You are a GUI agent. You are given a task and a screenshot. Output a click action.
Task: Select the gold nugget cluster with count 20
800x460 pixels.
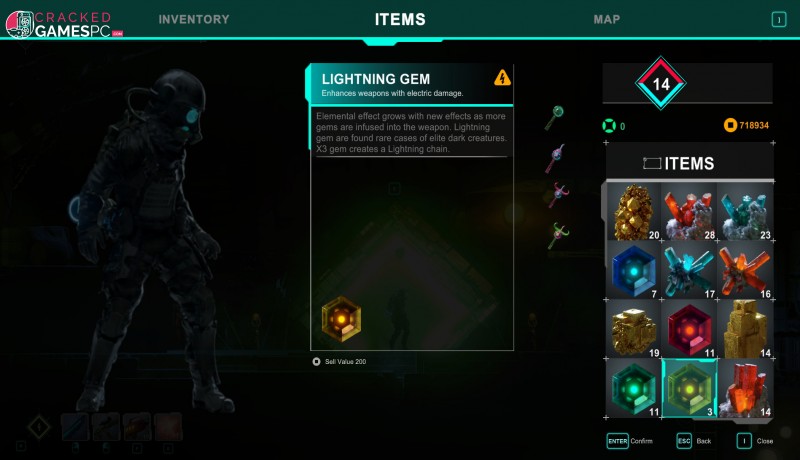(634, 212)
